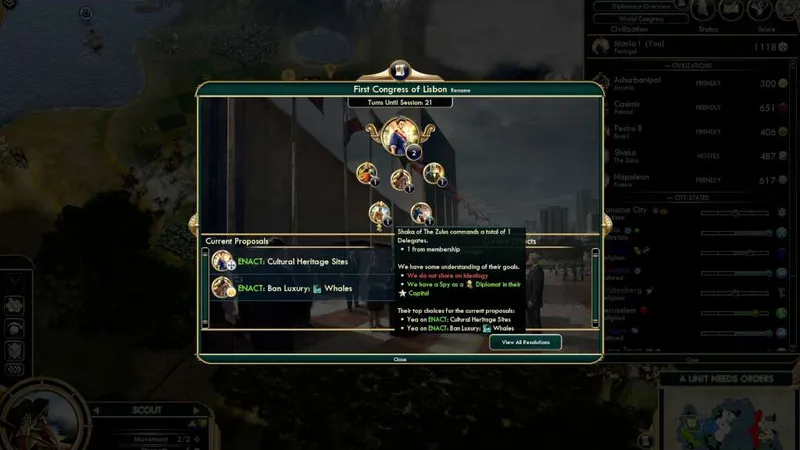
Task: Rename the First Congress of Lisbon
Action: tap(460, 90)
